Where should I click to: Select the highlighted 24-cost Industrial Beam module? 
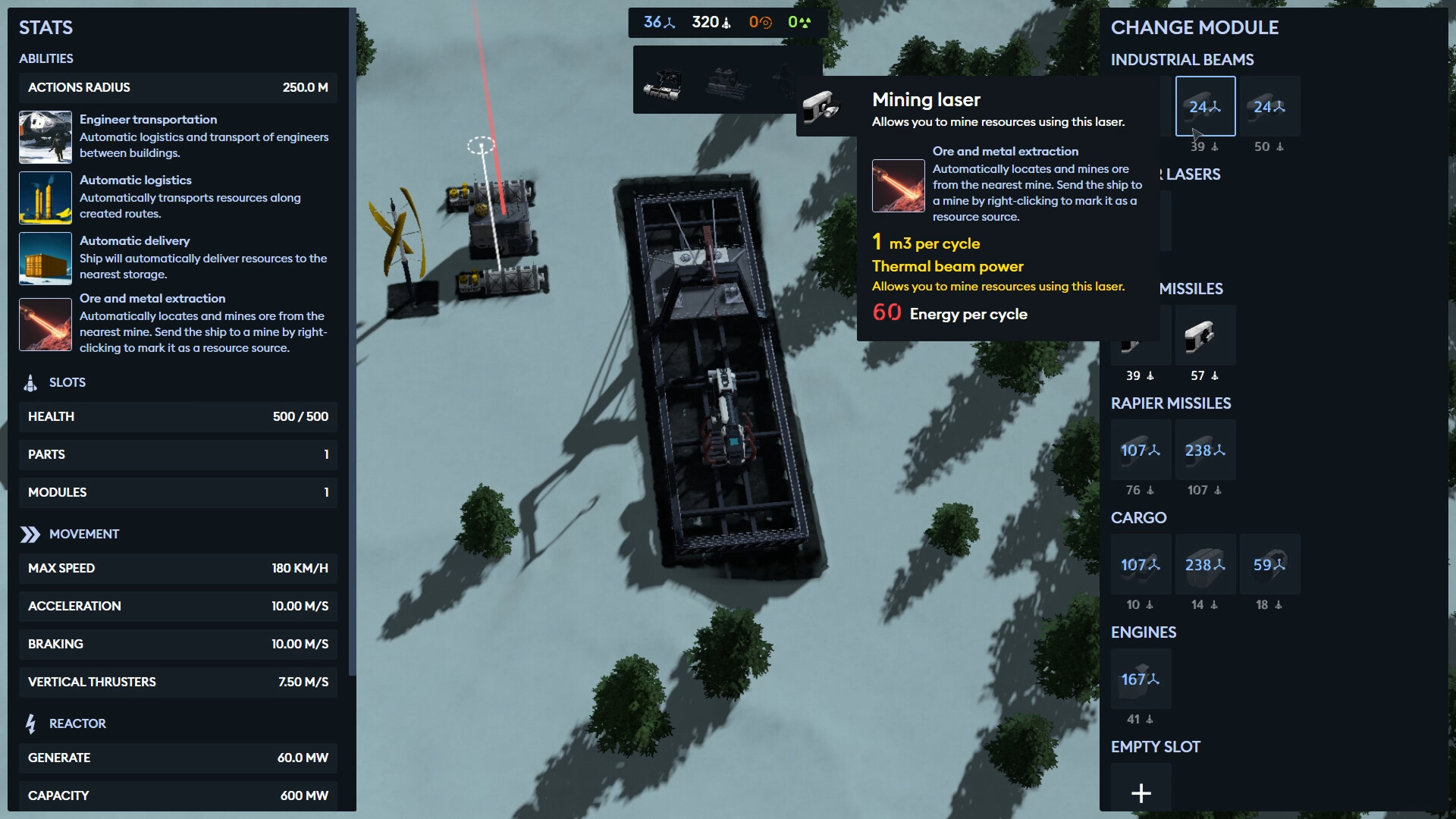pos(1205,106)
